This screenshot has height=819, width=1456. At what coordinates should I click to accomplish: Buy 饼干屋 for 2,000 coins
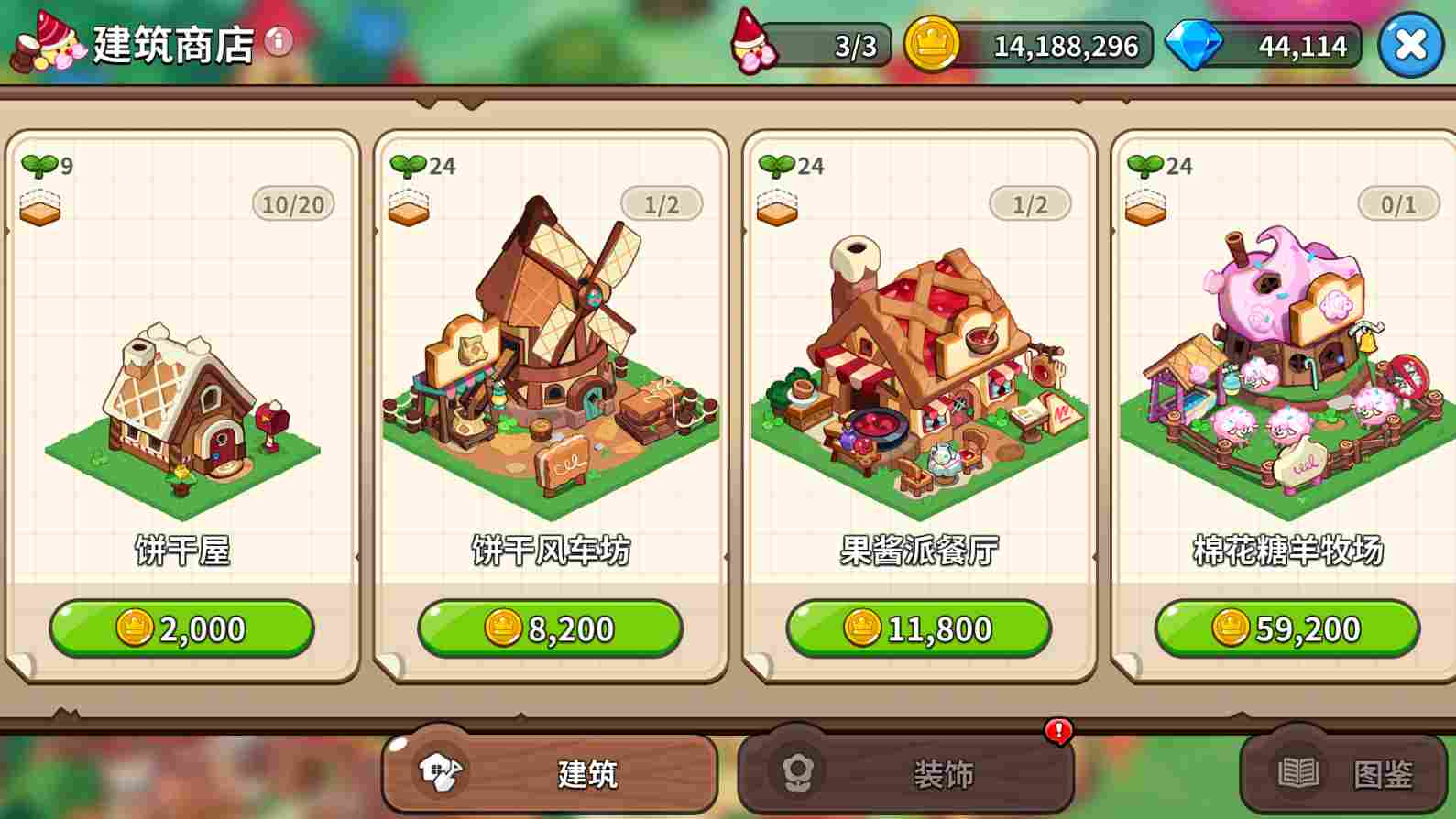pyautogui.click(x=182, y=628)
